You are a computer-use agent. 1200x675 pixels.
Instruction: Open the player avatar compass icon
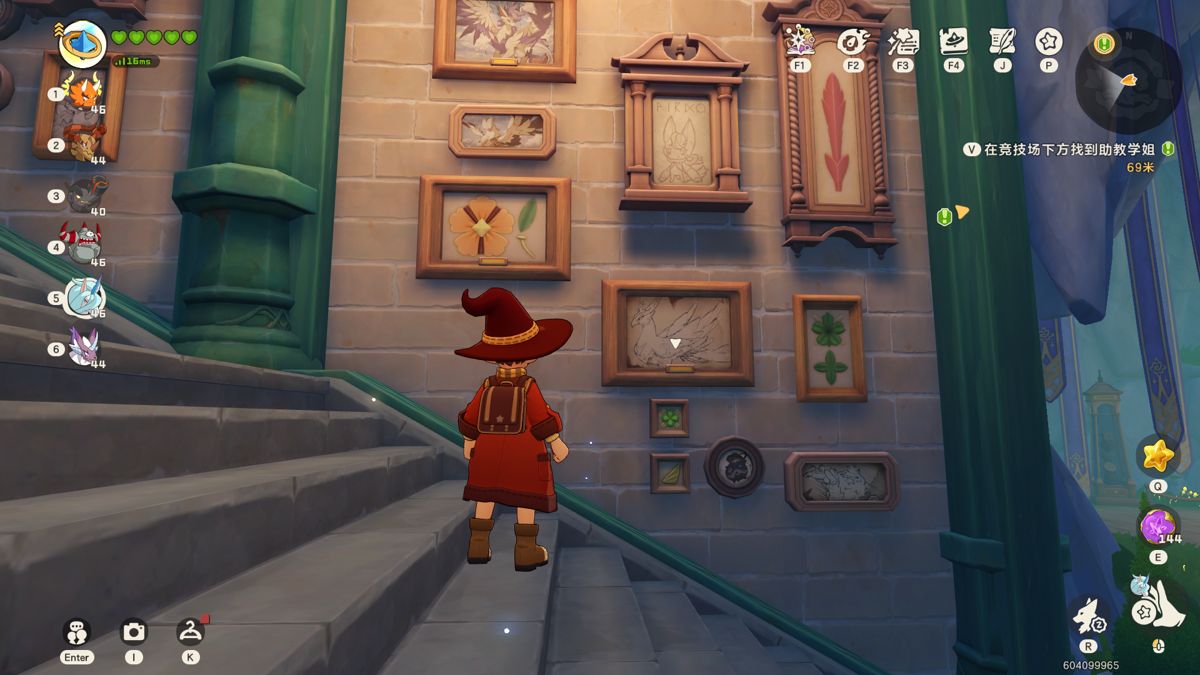tap(82, 43)
